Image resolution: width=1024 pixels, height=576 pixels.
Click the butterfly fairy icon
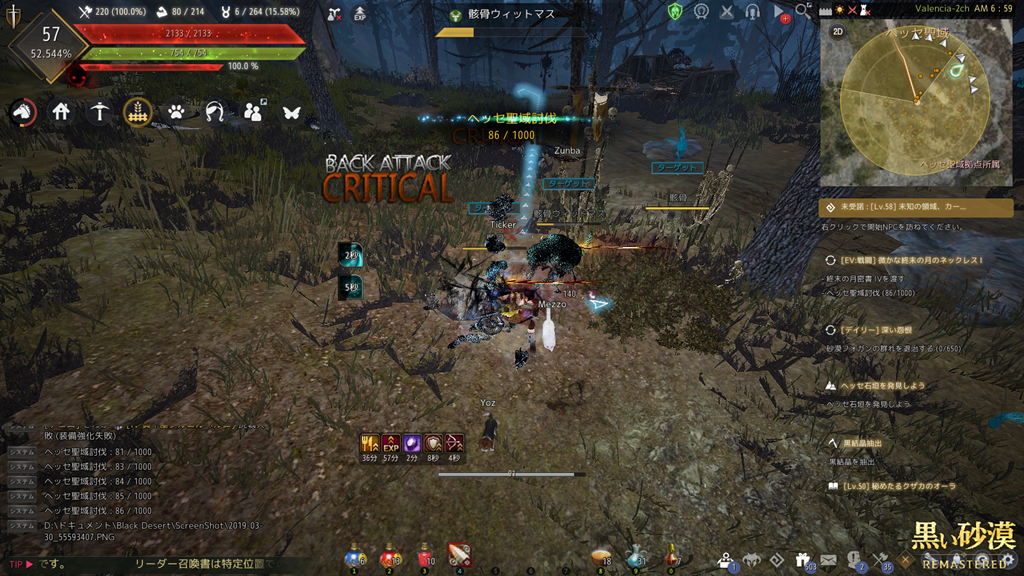[291, 112]
